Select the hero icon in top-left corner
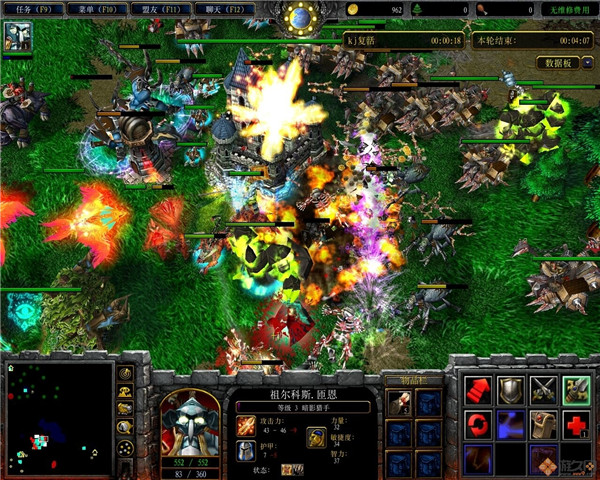Viewport: 600px width, 480px height. (19, 37)
